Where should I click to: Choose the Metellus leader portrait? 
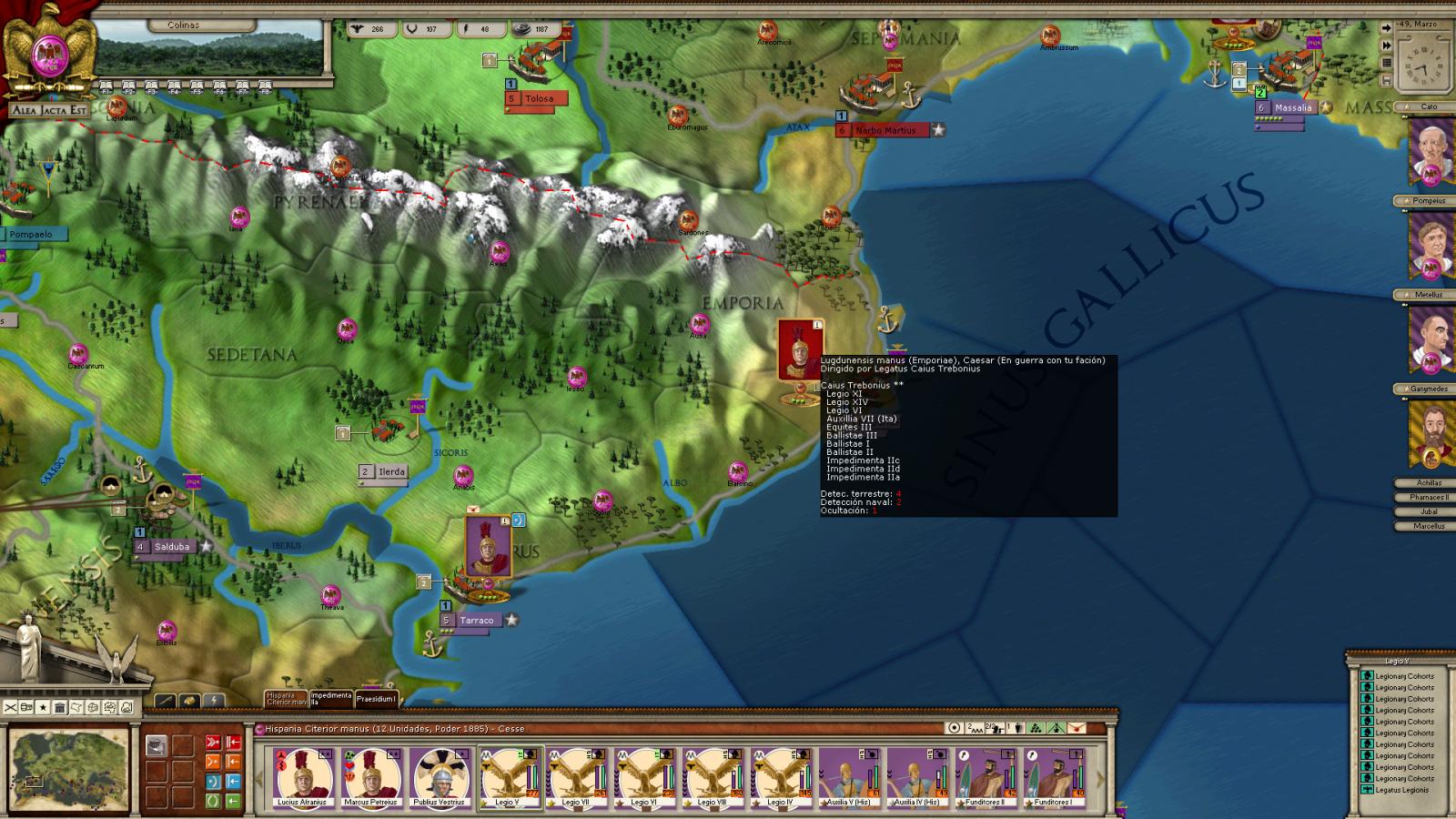1430,339
